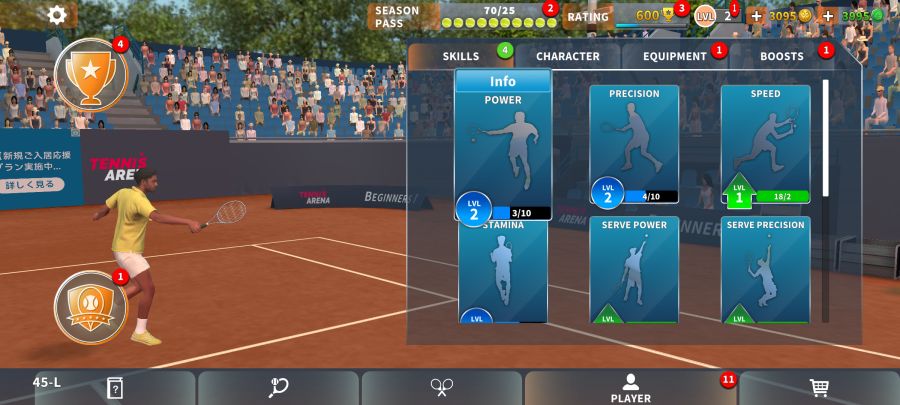This screenshot has height=405, width=900.
Task: Open the shop cart in bottom bar
Action: coord(819,388)
